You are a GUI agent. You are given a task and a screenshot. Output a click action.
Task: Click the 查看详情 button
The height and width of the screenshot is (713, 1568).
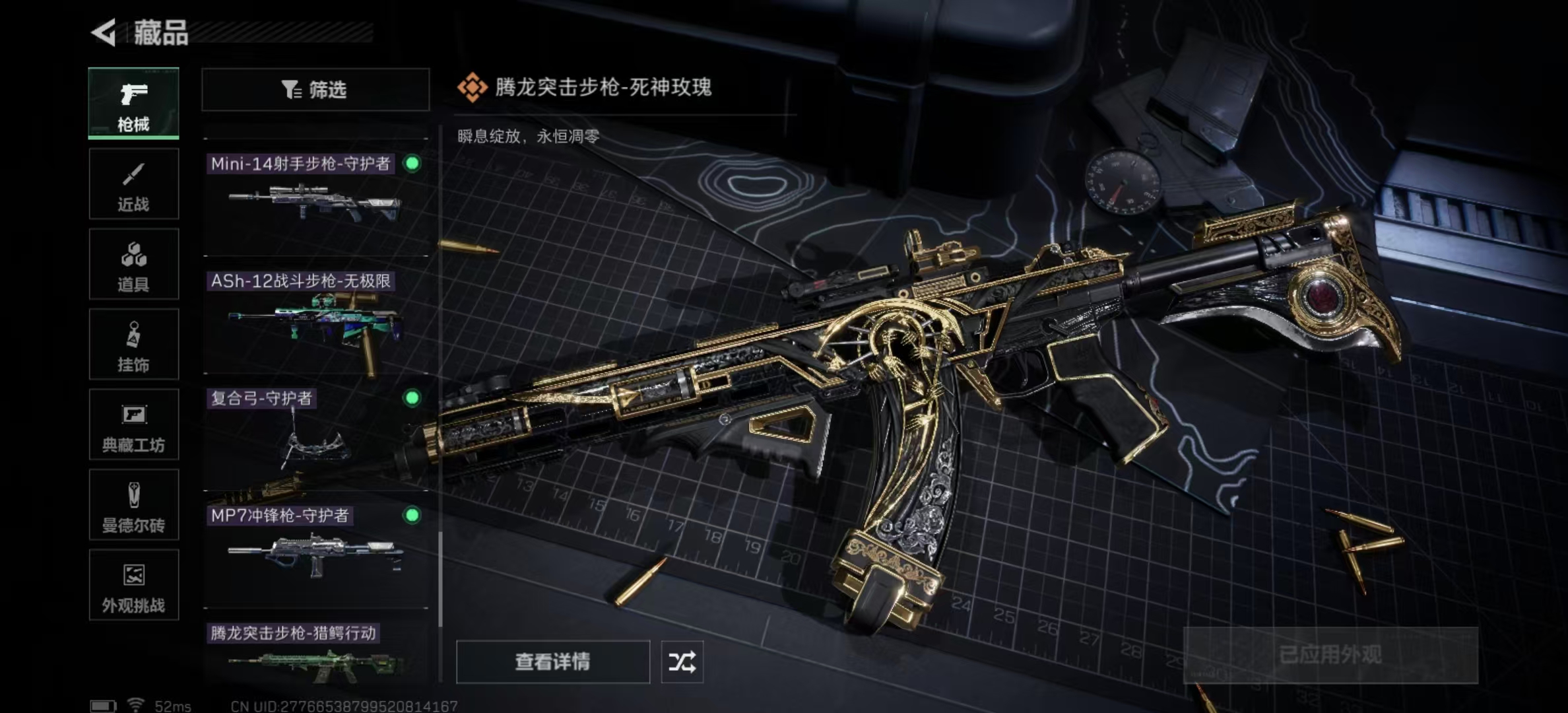[552, 660]
